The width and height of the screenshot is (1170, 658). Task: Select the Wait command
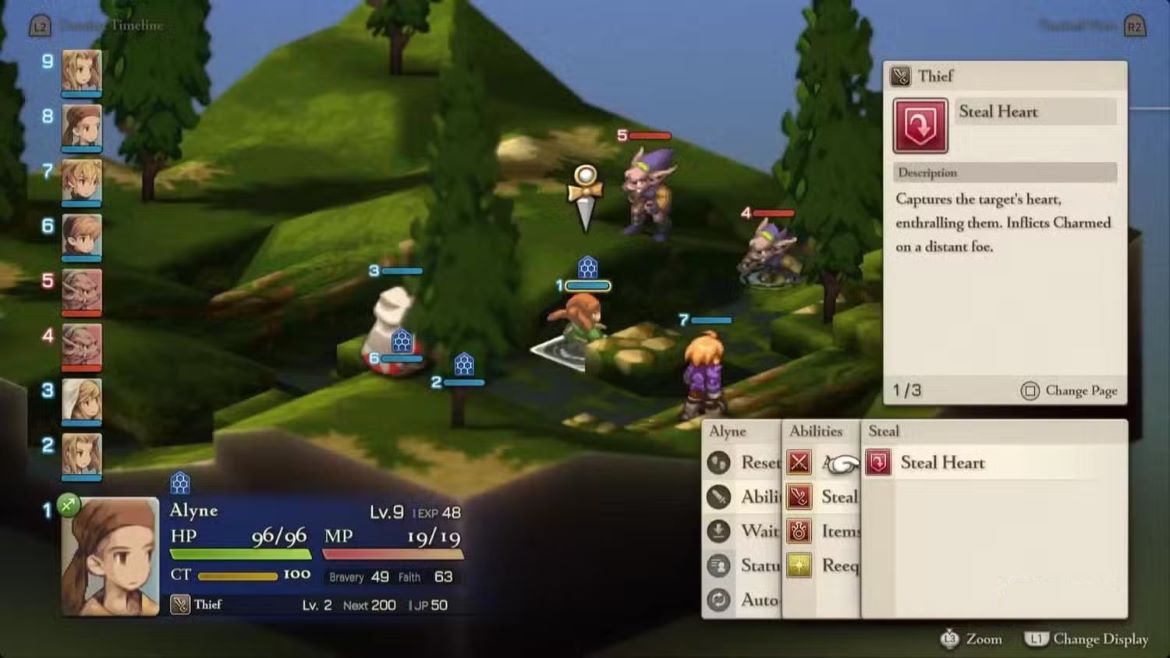[745, 531]
